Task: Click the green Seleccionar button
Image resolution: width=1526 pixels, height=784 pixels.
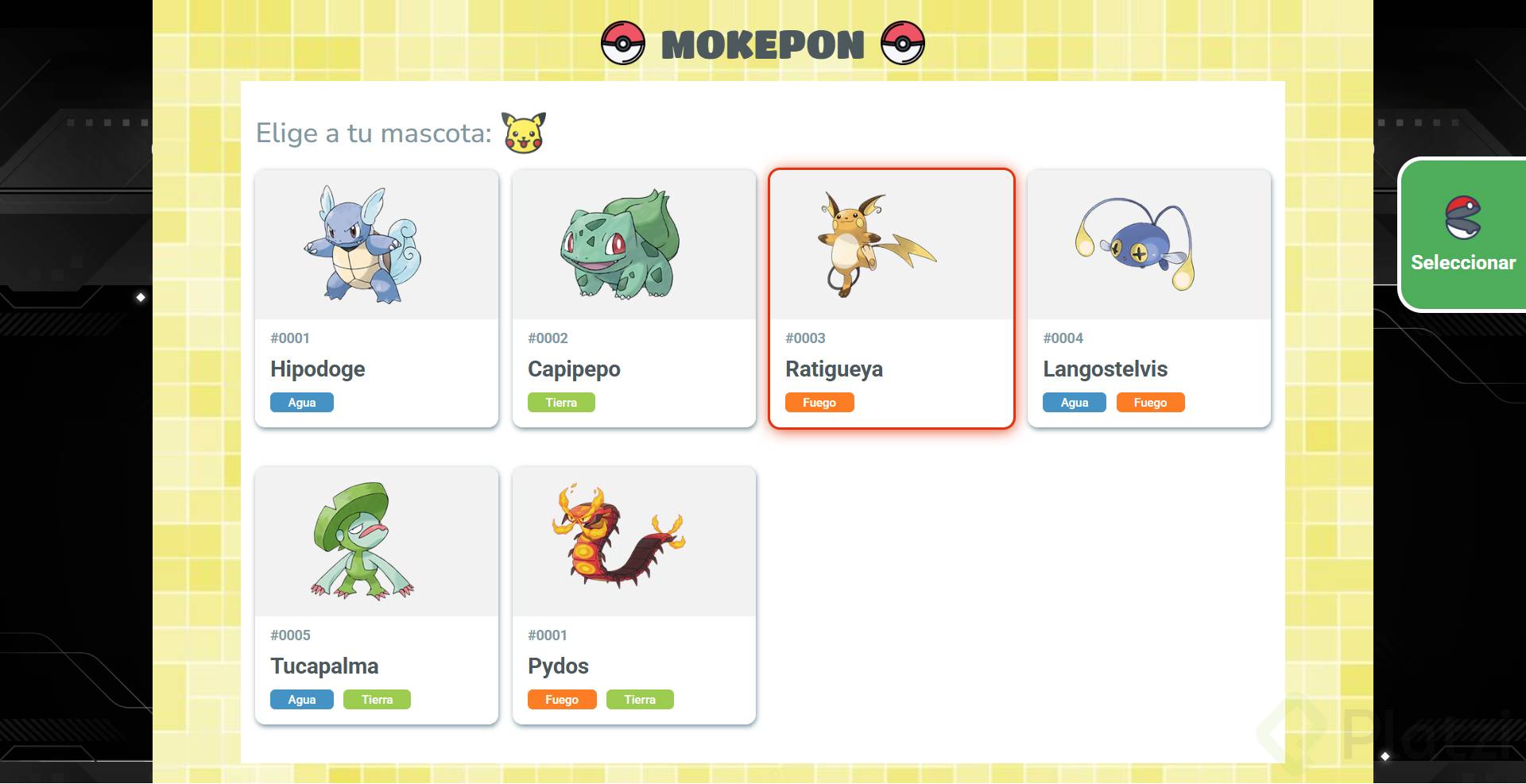Action: pyautogui.click(x=1462, y=235)
